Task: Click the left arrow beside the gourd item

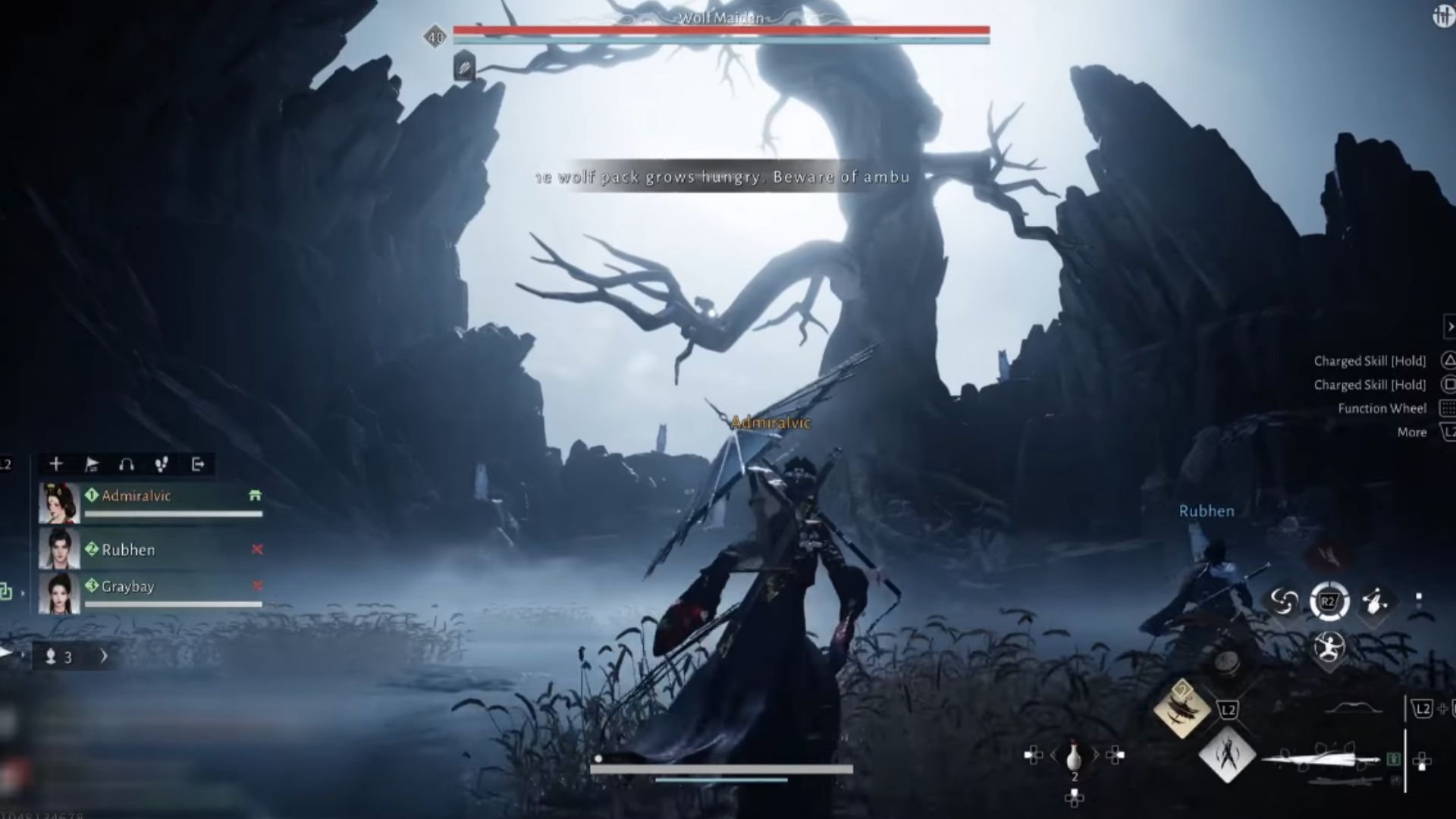Action: pyautogui.click(x=1053, y=755)
